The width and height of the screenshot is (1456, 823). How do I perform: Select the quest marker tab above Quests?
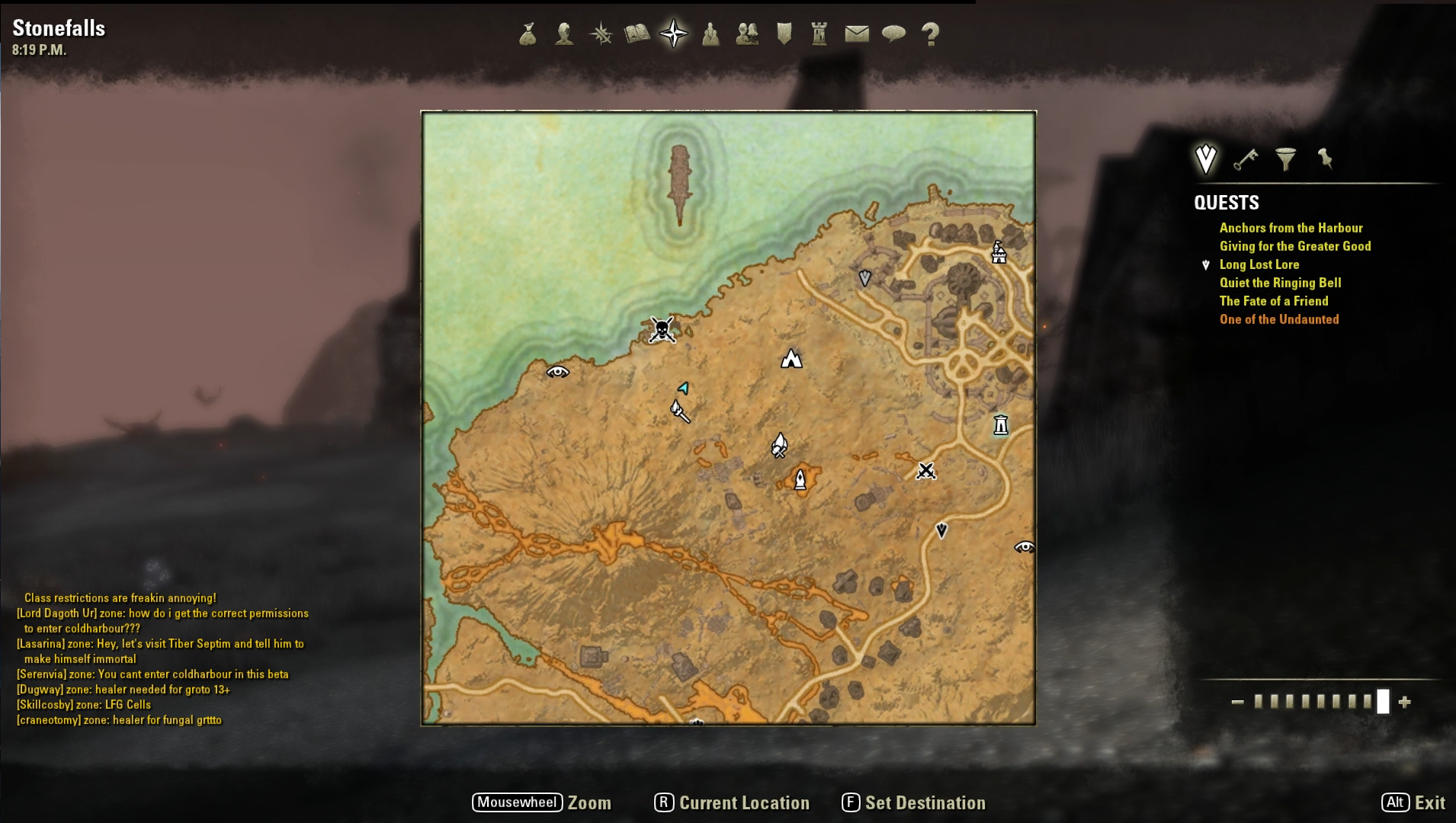[1205, 158]
